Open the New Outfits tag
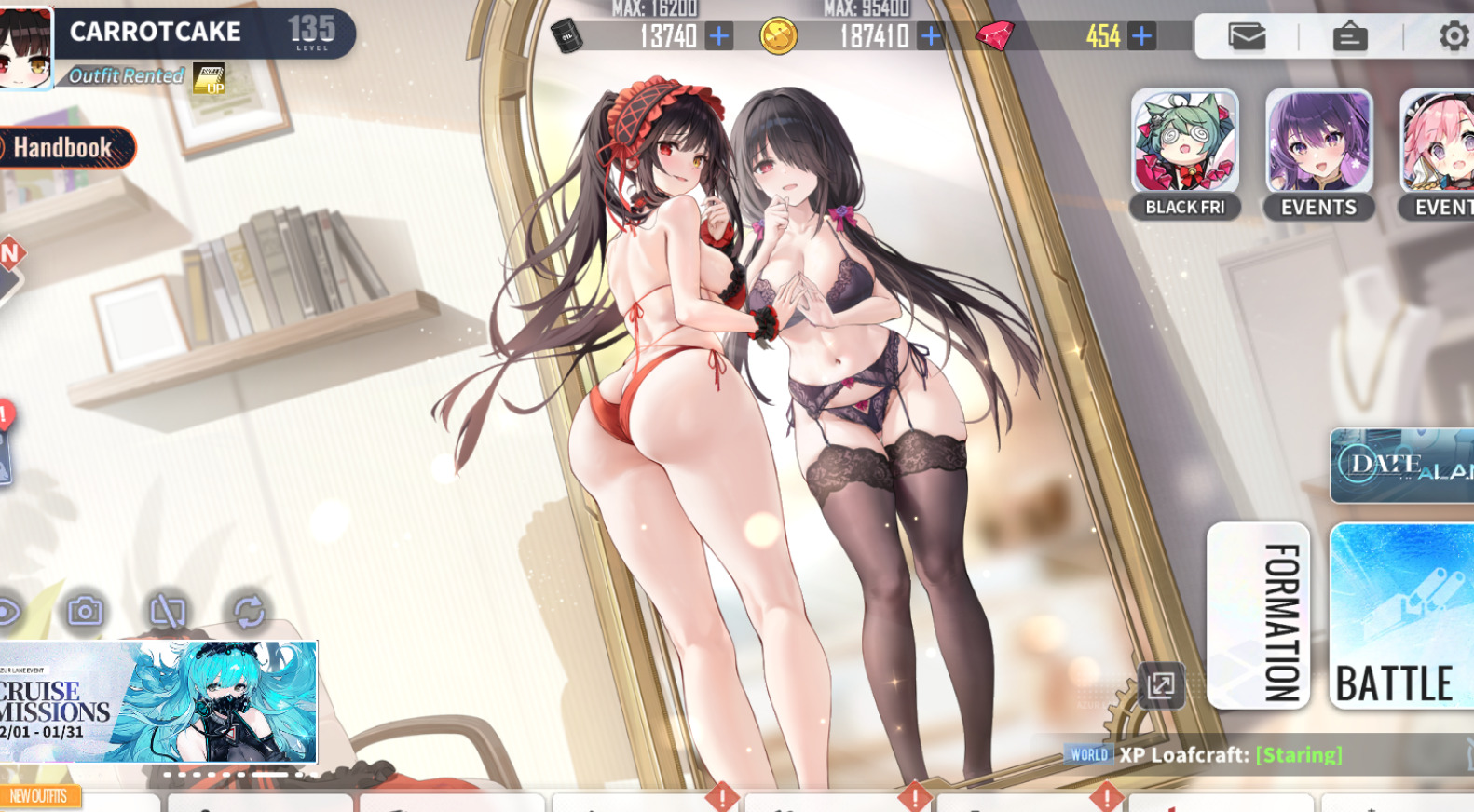The width and height of the screenshot is (1474, 812). 39,796
